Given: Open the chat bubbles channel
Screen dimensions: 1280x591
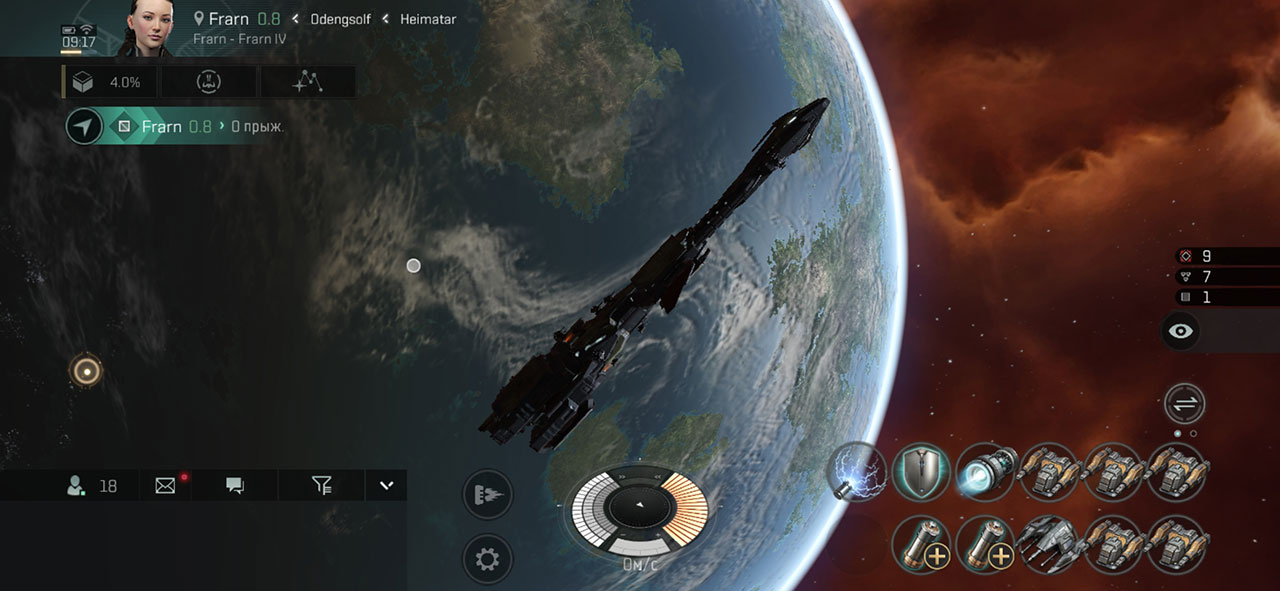Looking at the screenshot, I should coord(235,486).
